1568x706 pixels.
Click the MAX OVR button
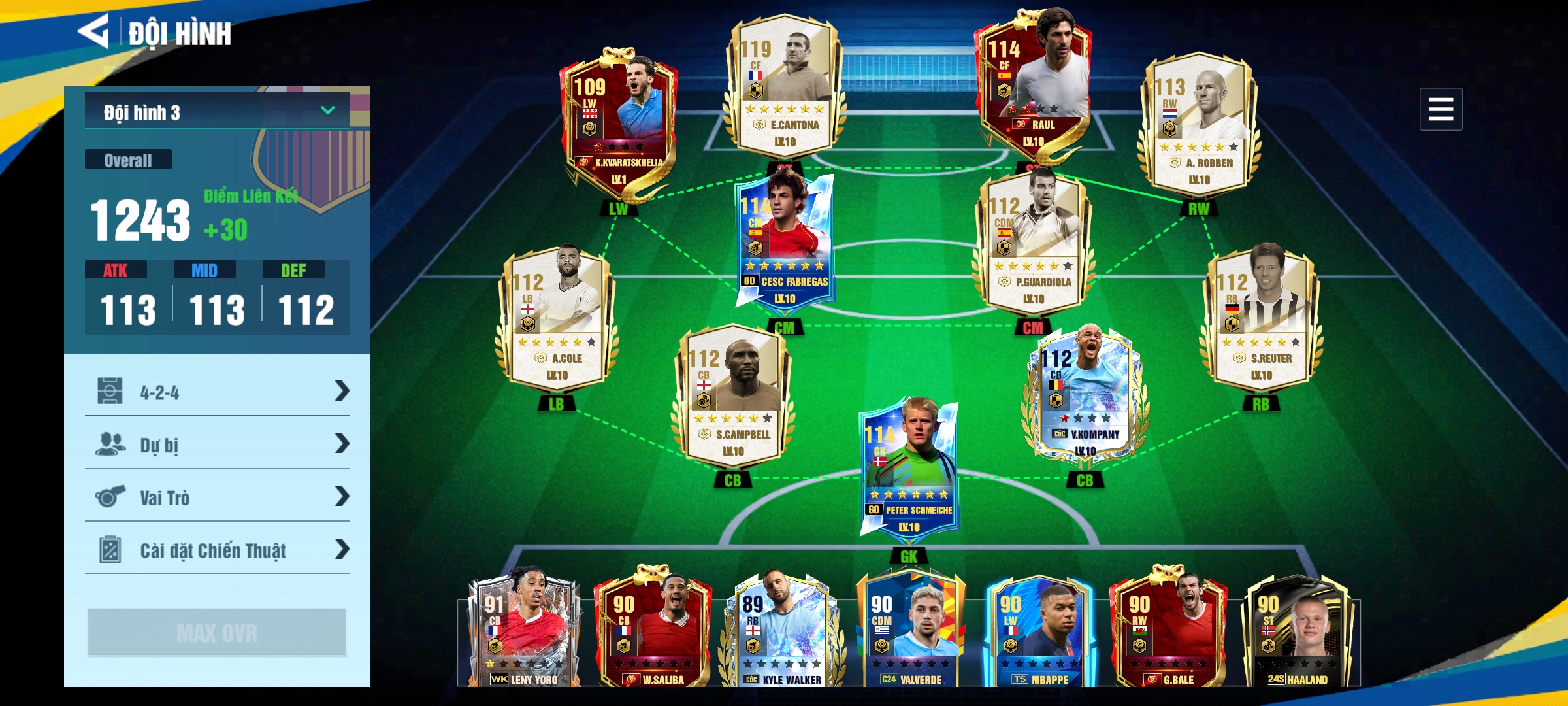pos(217,632)
